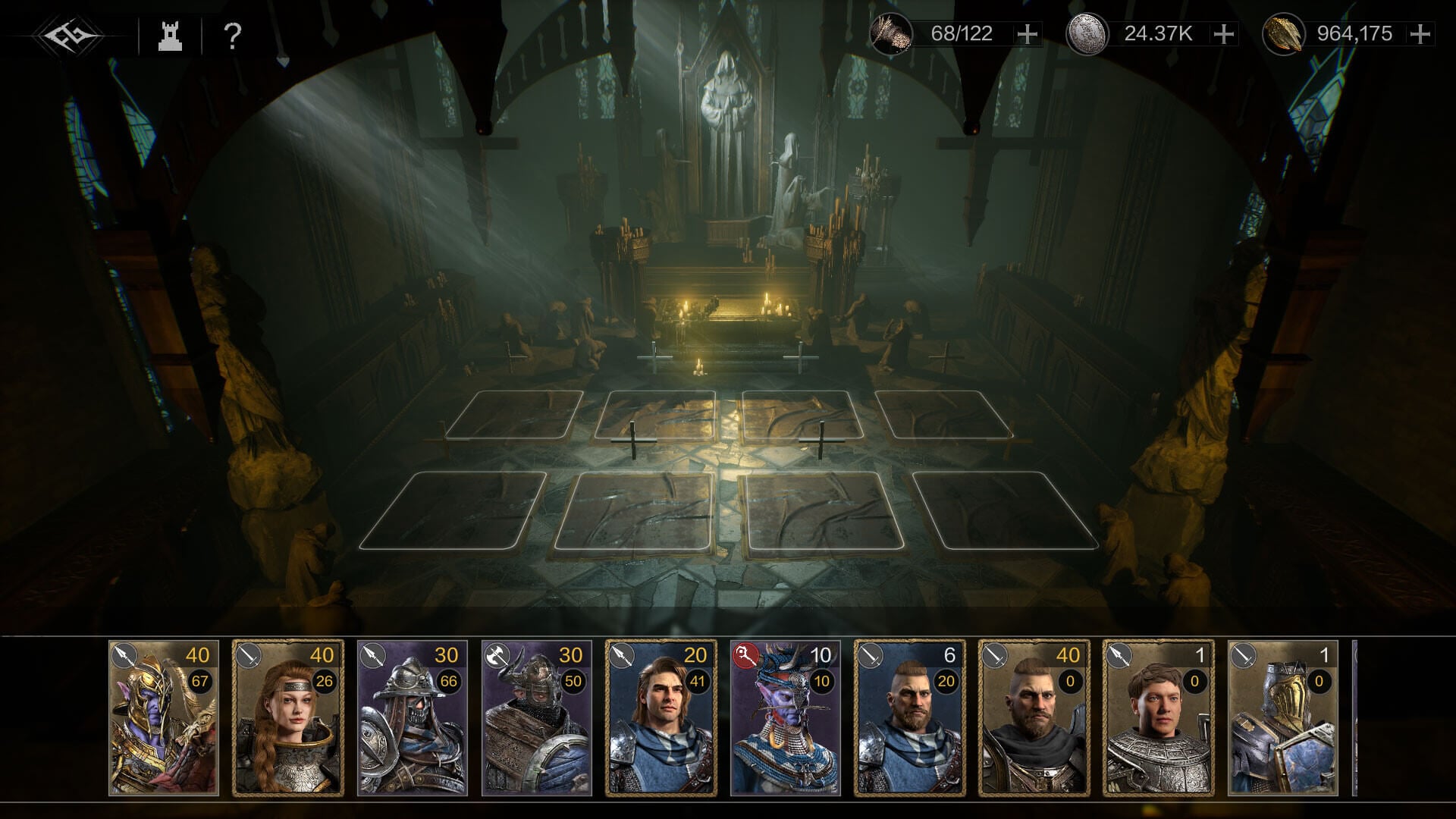The height and width of the screenshot is (819, 1456).
Task: Add more gold currency
Action: click(1420, 34)
